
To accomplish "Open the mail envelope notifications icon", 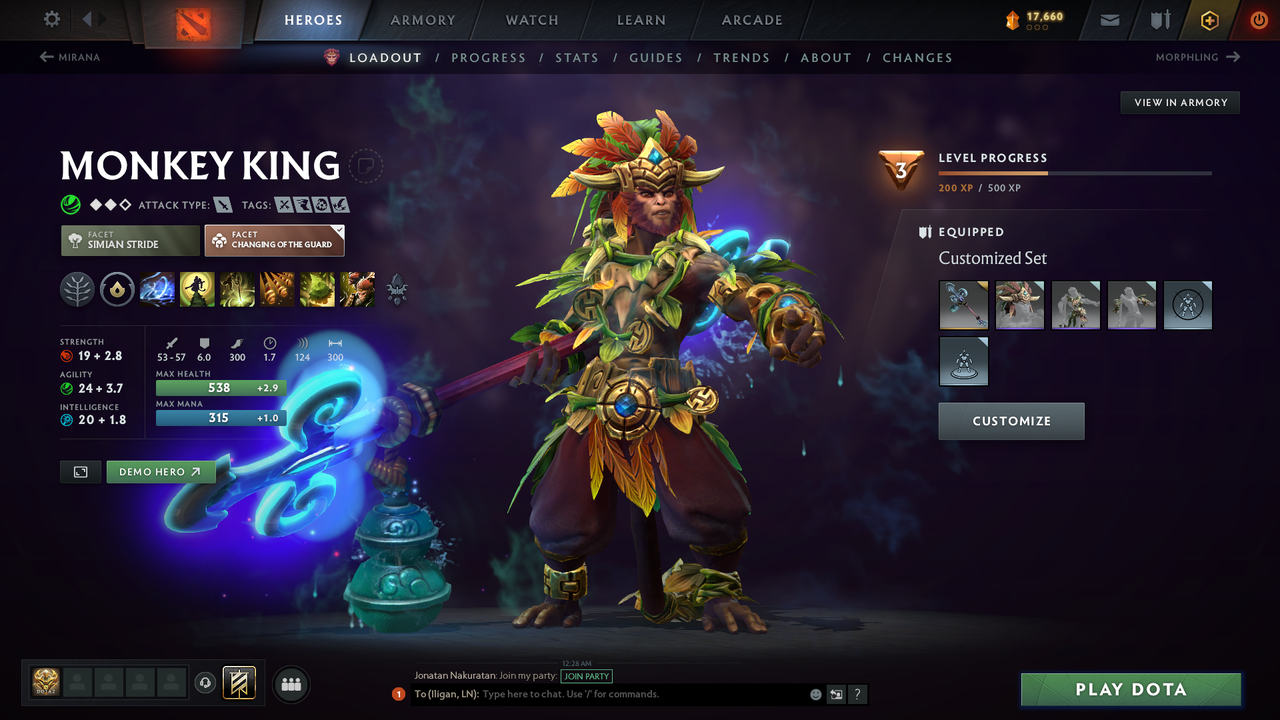I will pyautogui.click(x=1108, y=19).
